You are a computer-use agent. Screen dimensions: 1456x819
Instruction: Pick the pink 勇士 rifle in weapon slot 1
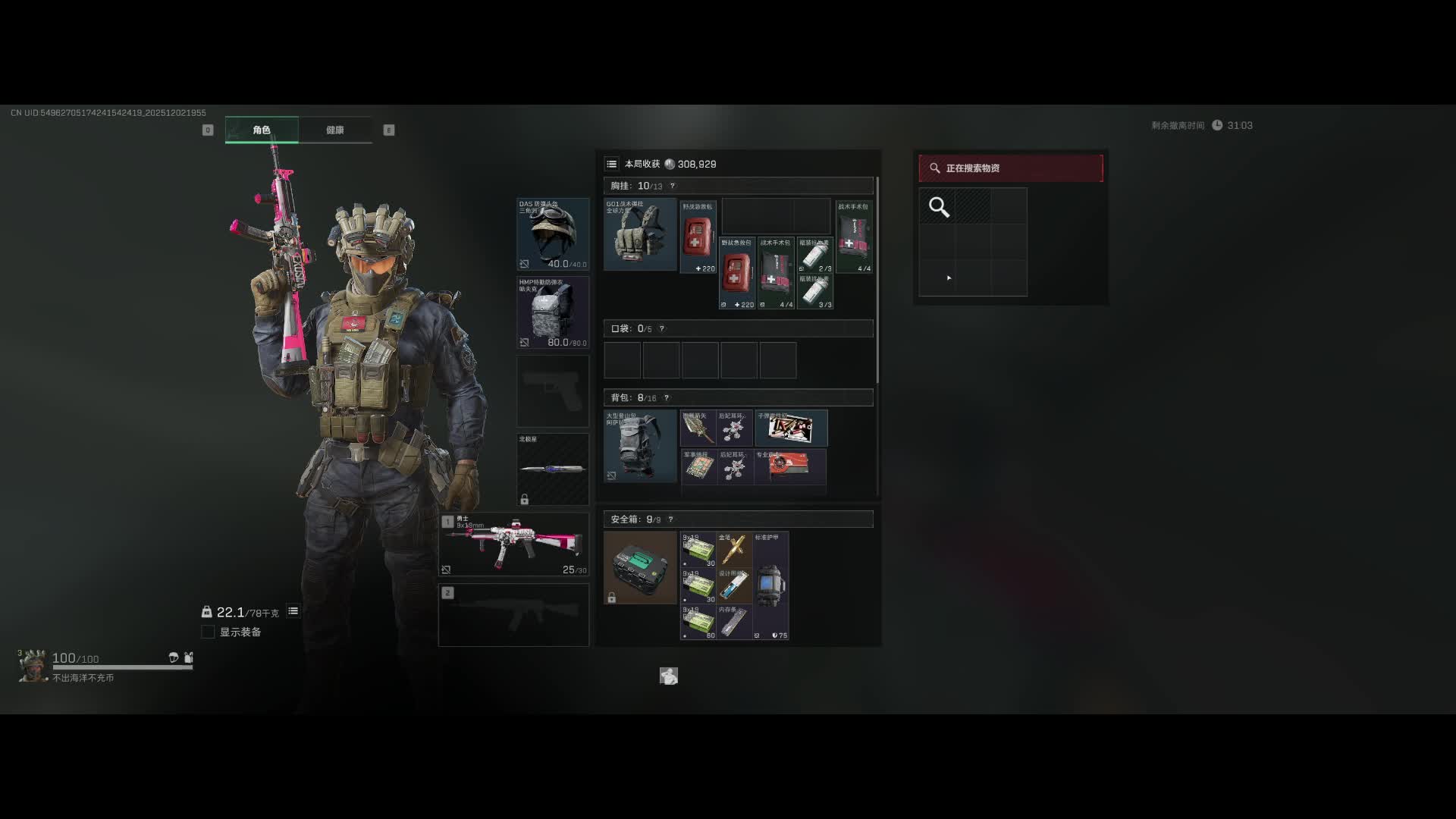[x=513, y=544]
